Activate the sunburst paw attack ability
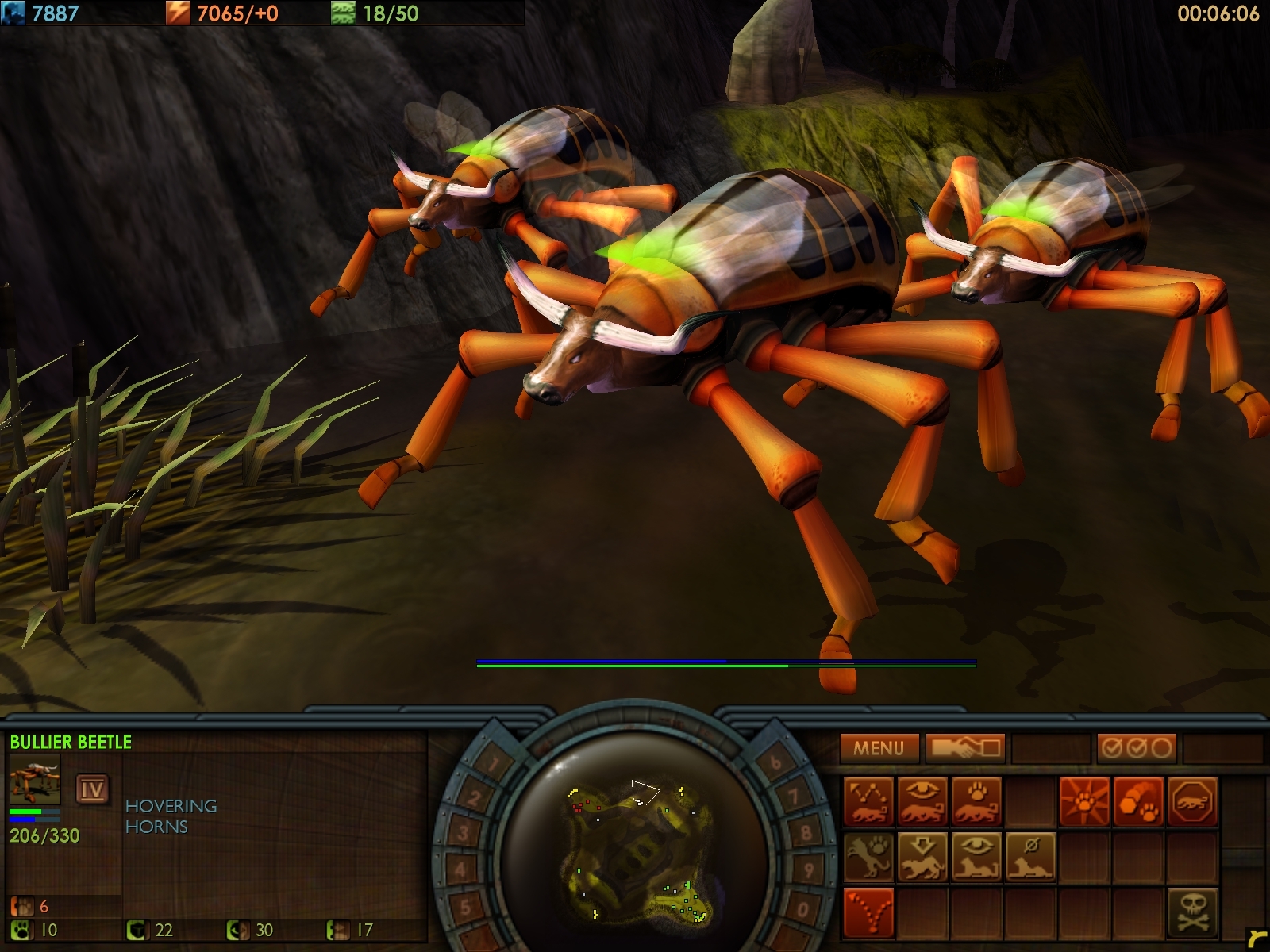The image size is (1270, 952). point(1084,802)
